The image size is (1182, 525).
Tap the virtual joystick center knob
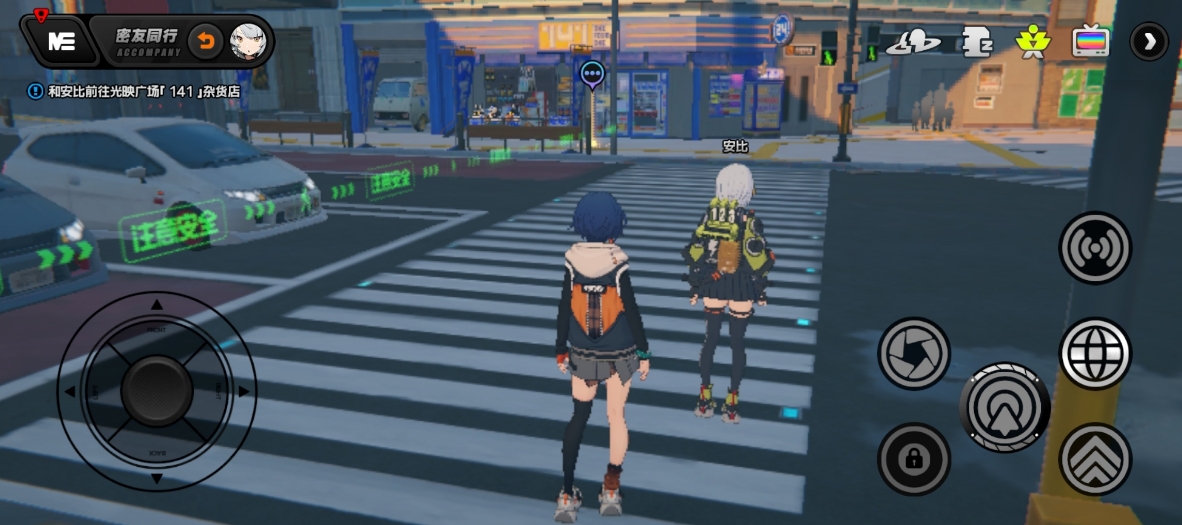(x=157, y=391)
